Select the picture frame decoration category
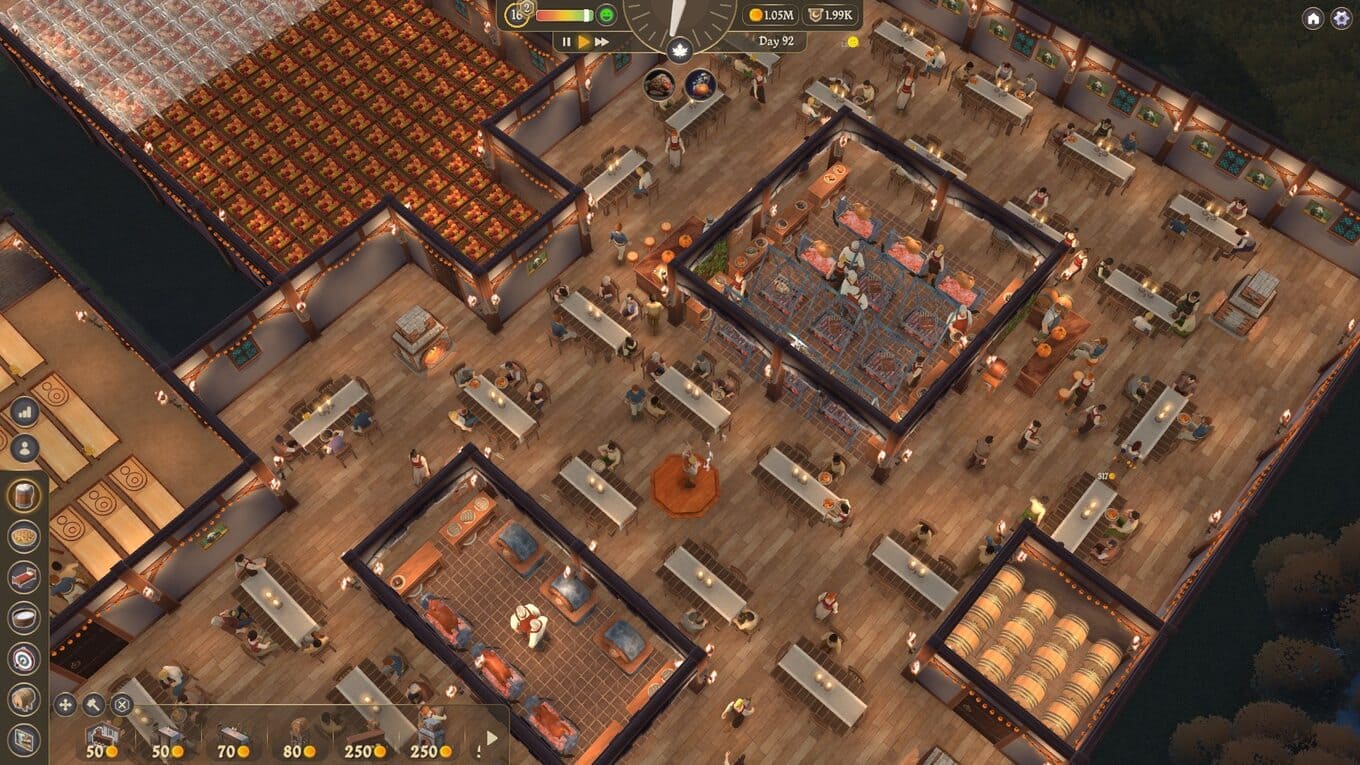 pyautogui.click(x=24, y=739)
